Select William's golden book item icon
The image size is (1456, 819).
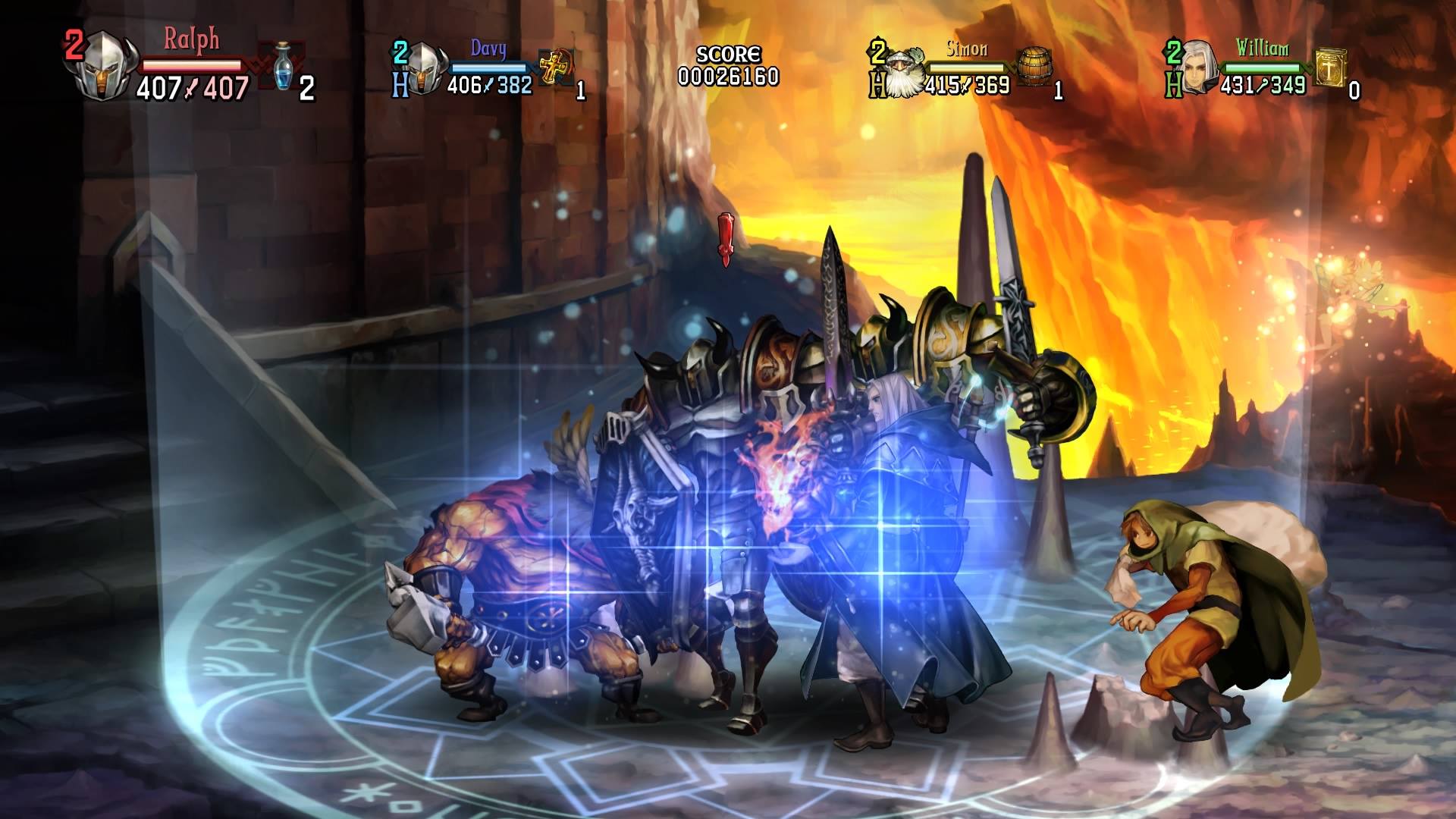[1330, 68]
